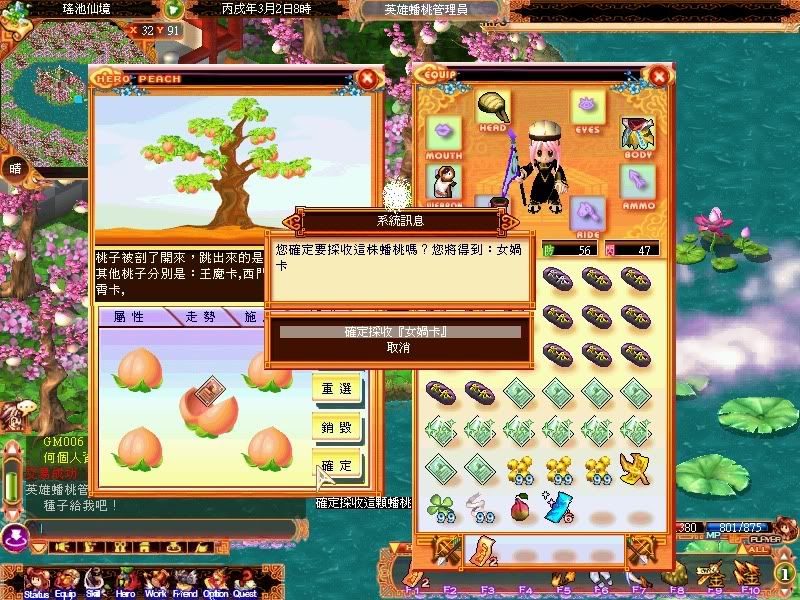The image size is (800, 600).
Task: Open the Status menu
Action: [x=36, y=583]
